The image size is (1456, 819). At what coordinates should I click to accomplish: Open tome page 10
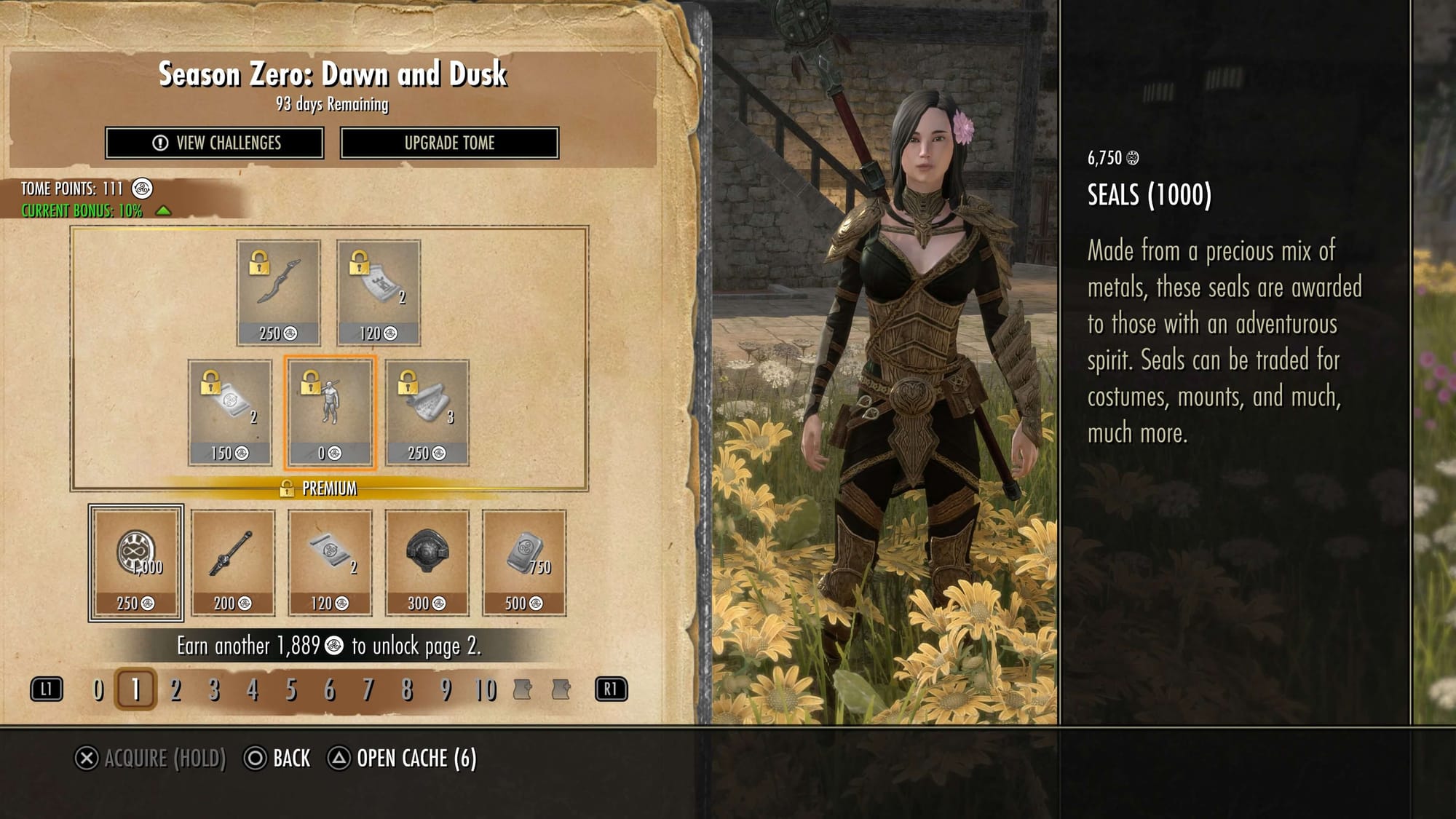coord(485,689)
